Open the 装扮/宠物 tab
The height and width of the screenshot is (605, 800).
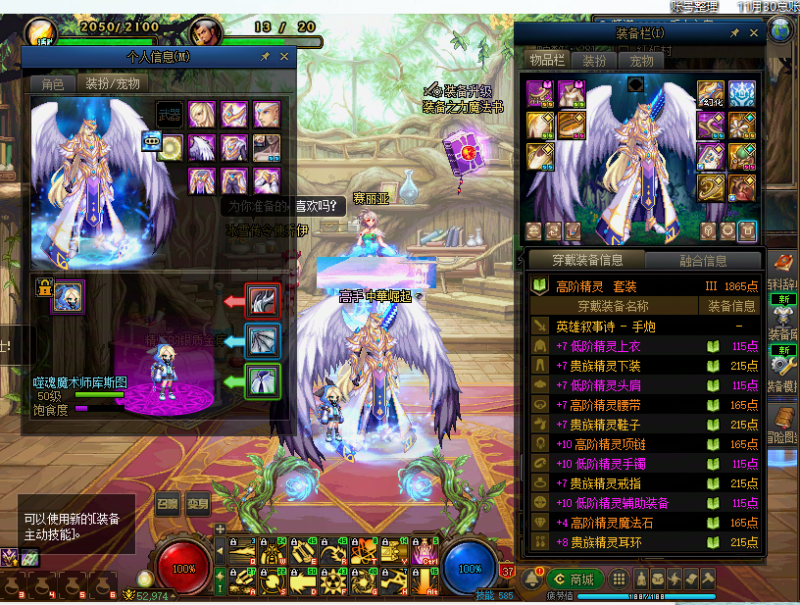[112, 84]
